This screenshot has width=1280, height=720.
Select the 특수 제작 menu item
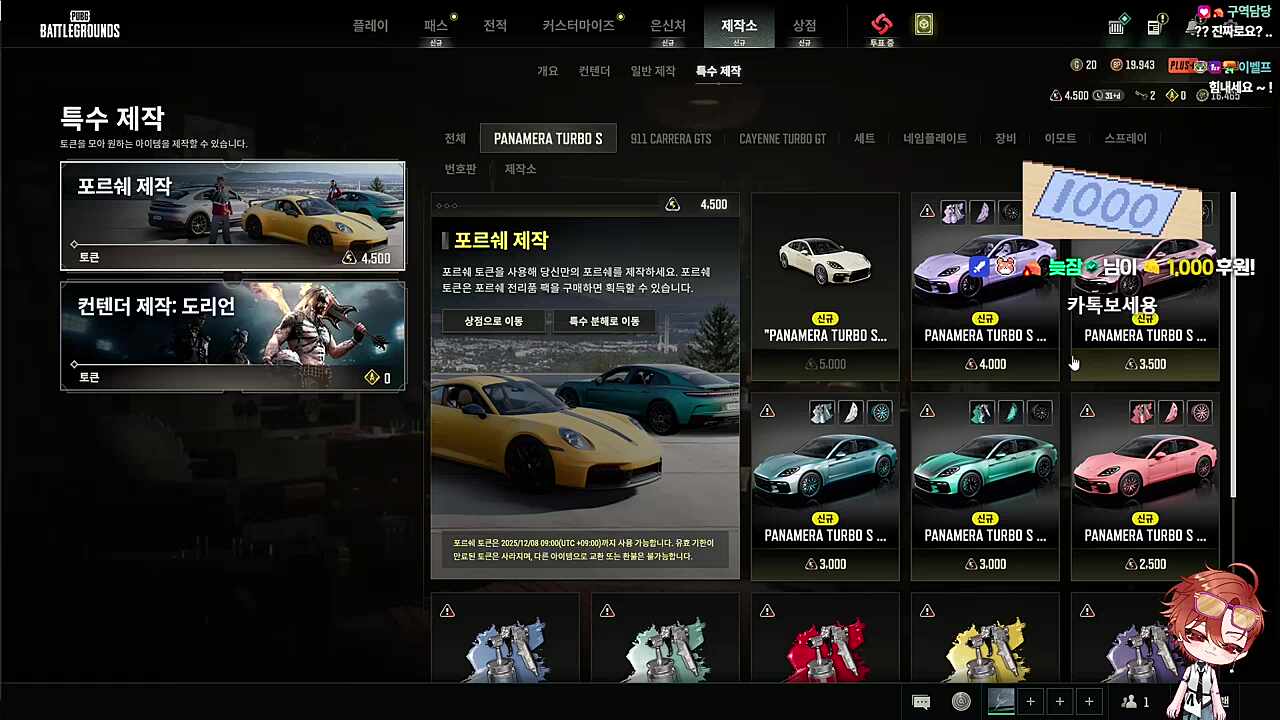tap(717, 71)
